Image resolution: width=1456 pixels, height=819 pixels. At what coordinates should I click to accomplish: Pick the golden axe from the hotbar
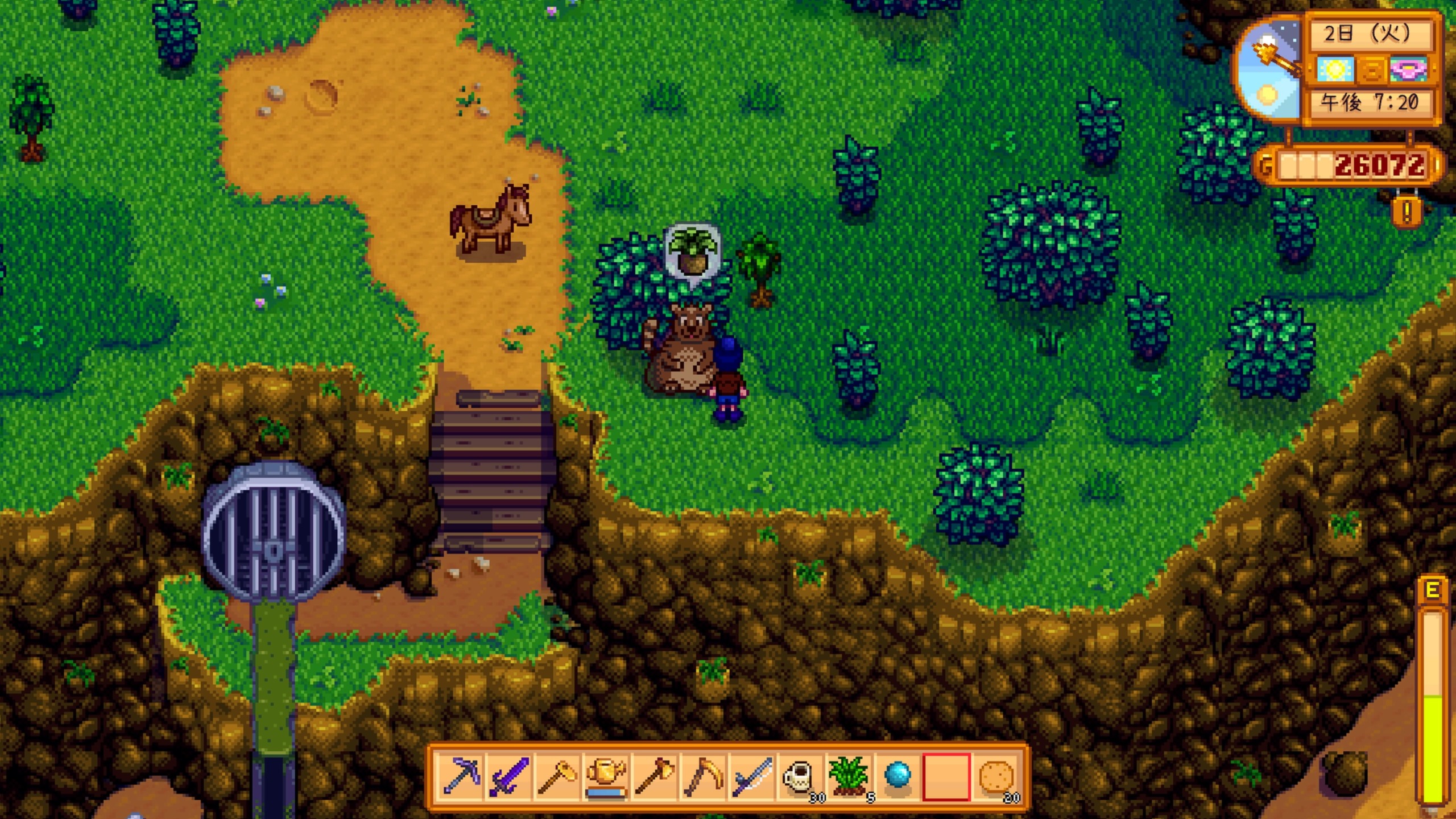655,776
